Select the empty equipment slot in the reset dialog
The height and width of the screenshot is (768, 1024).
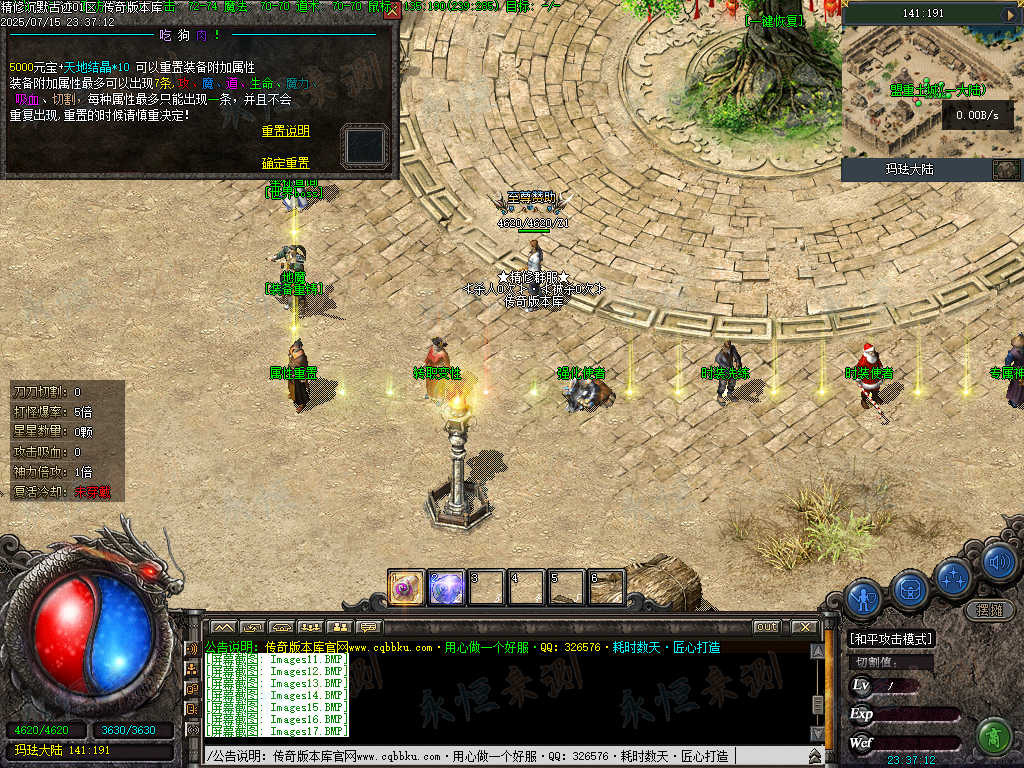point(365,146)
